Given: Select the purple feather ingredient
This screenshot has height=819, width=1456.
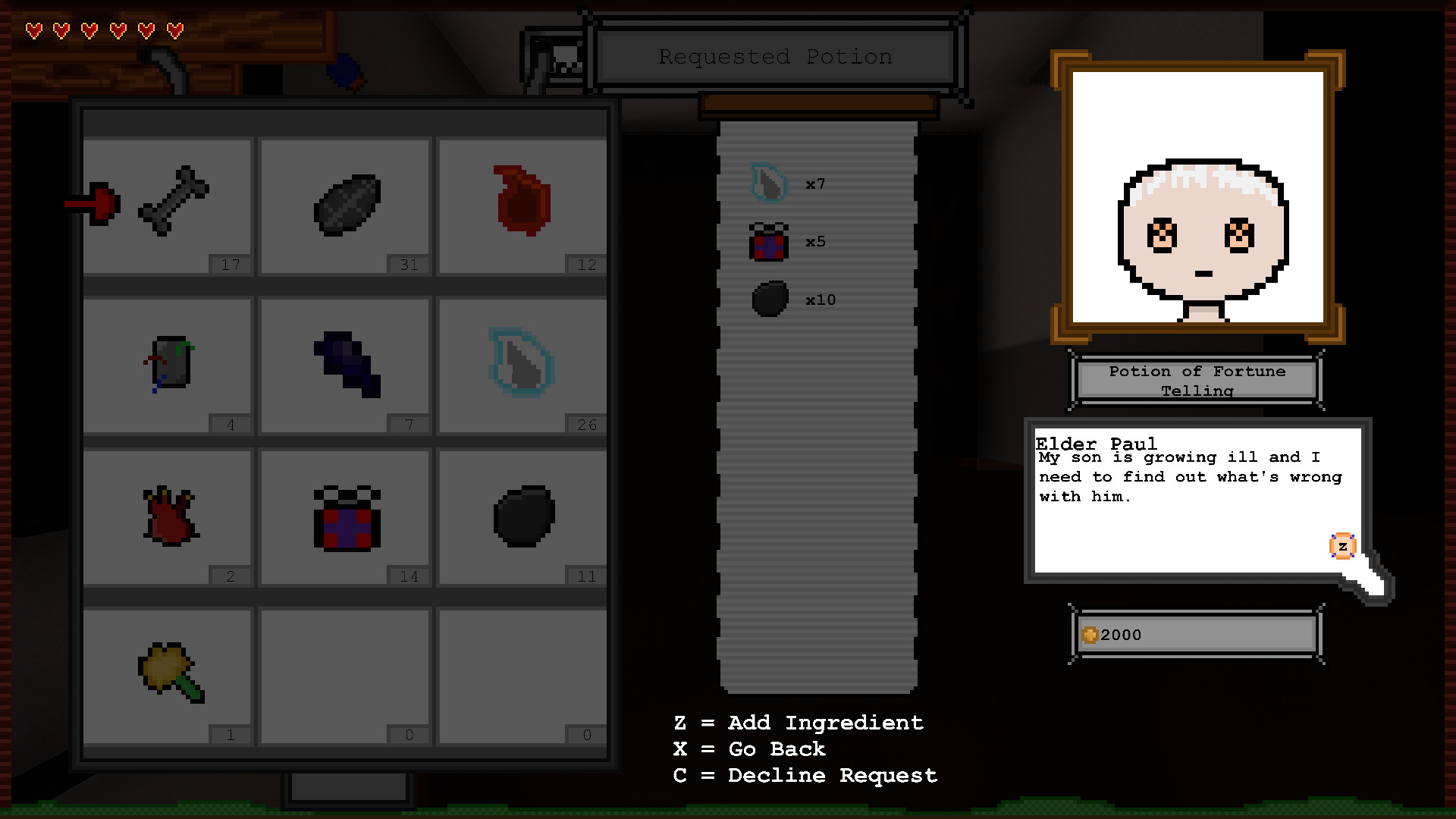Looking at the screenshot, I should (345, 362).
